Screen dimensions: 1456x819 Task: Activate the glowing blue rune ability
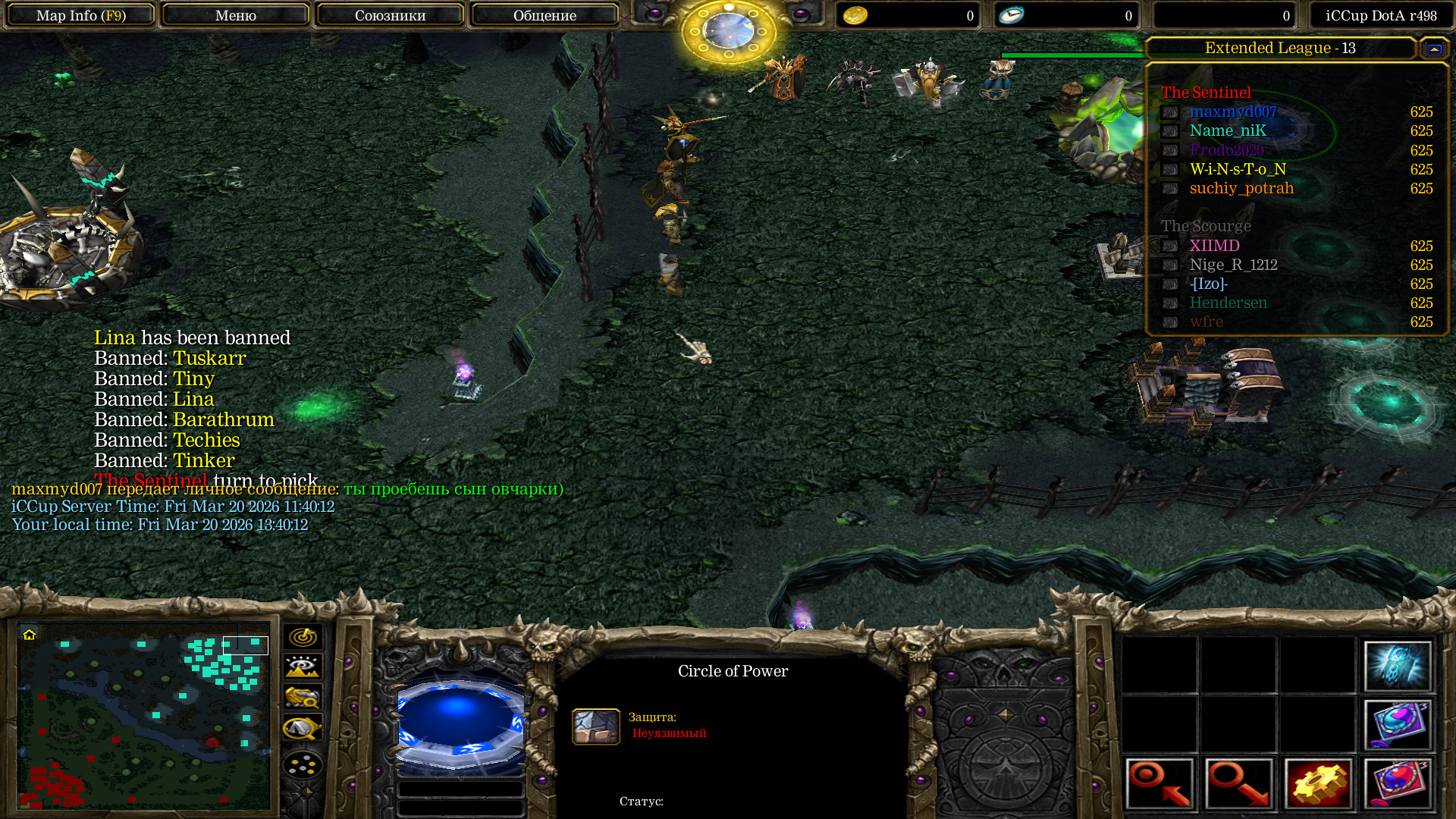click(1397, 667)
